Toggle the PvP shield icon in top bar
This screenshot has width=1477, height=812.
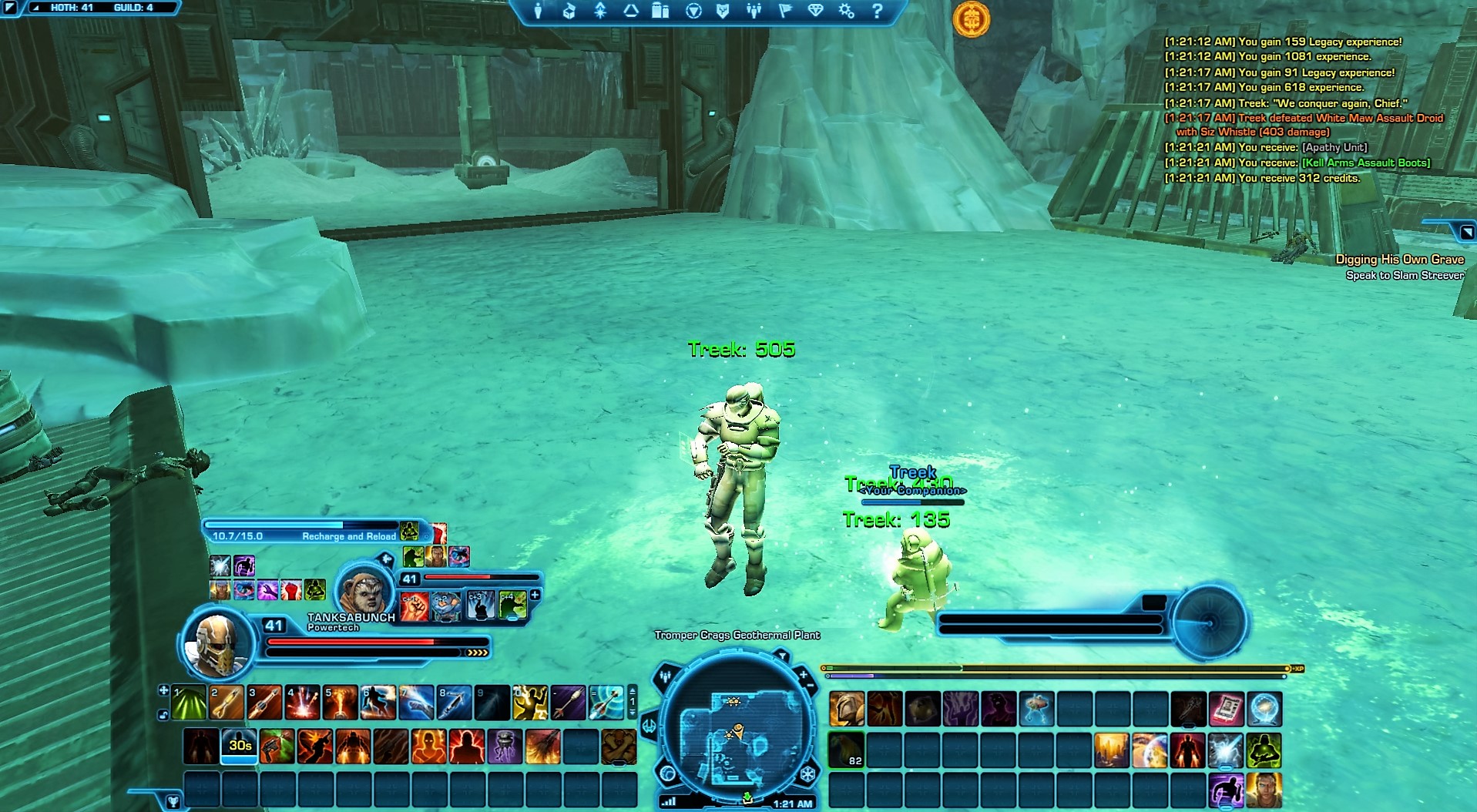click(x=723, y=12)
